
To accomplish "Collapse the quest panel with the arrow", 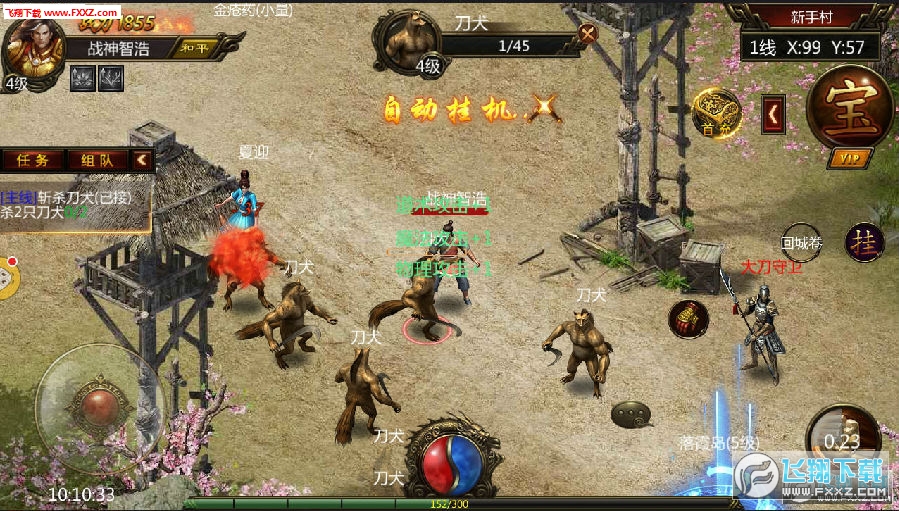I will [142, 159].
